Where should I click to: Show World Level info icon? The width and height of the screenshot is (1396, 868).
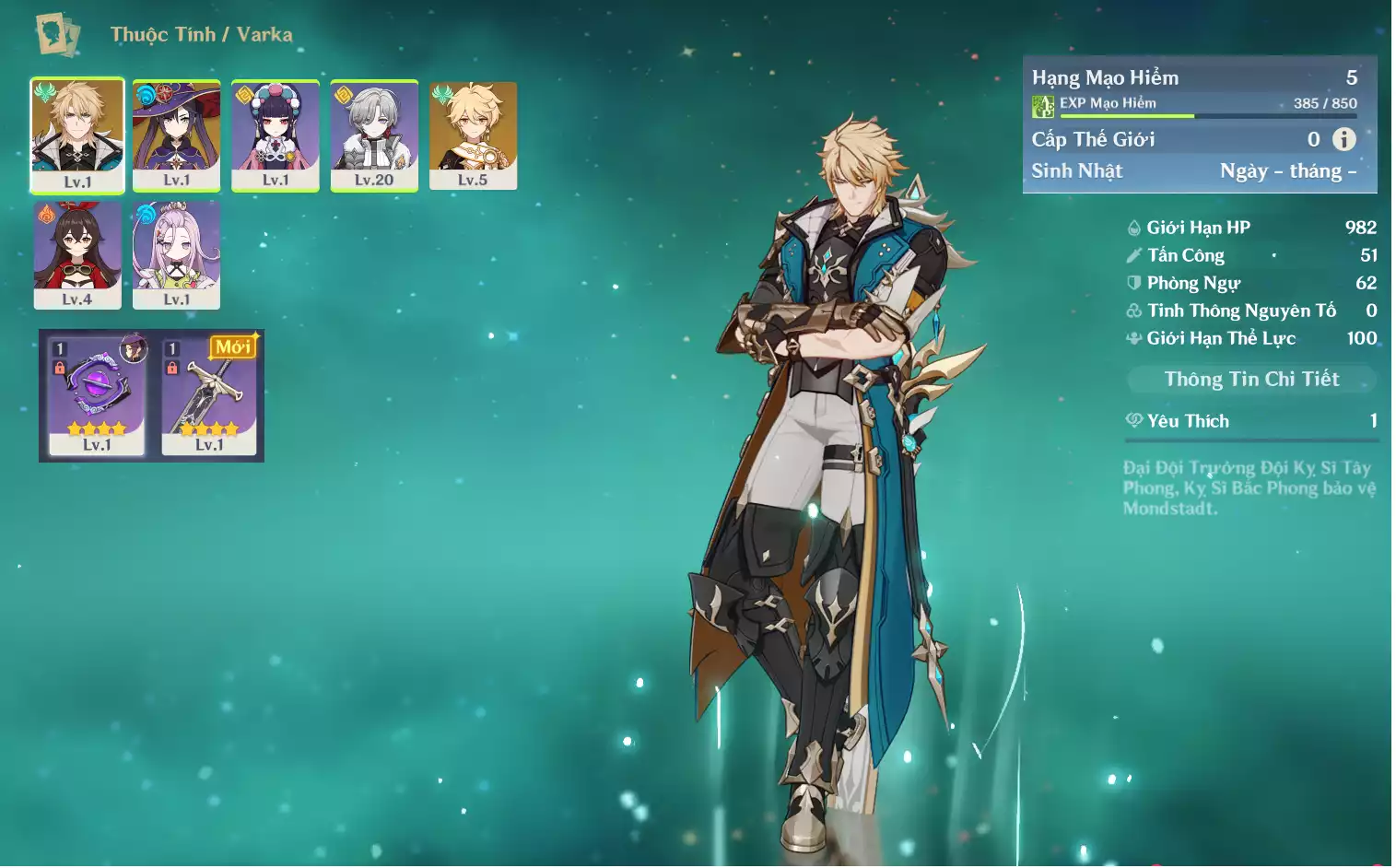(x=1343, y=139)
